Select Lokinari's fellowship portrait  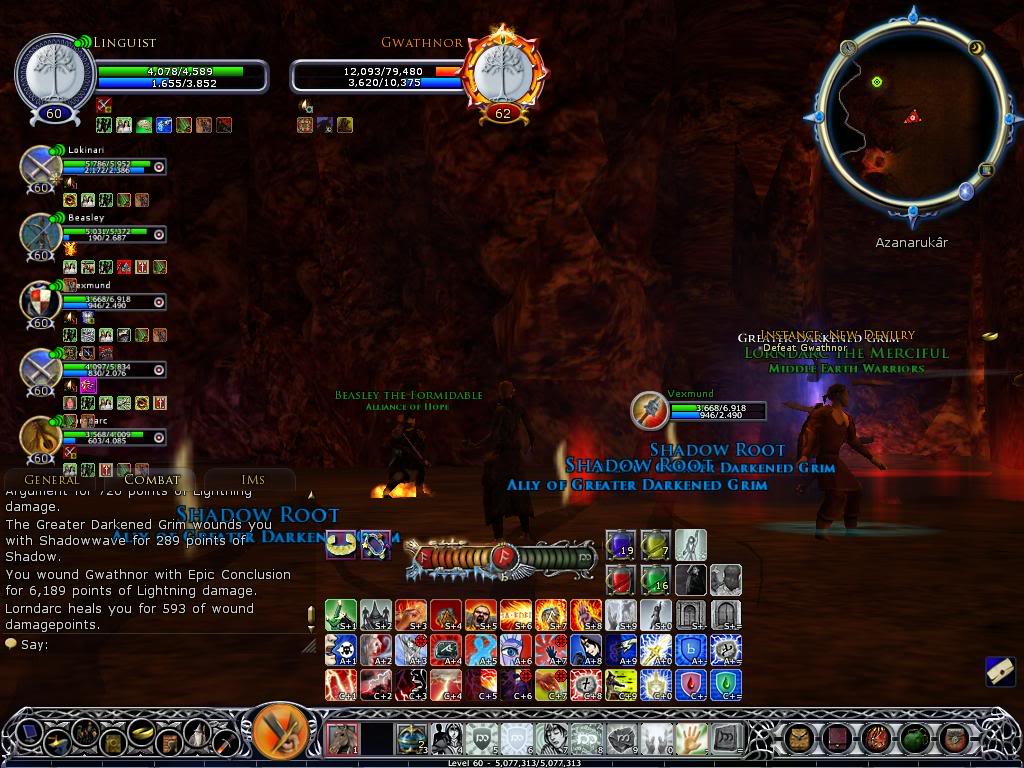click(x=41, y=166)
